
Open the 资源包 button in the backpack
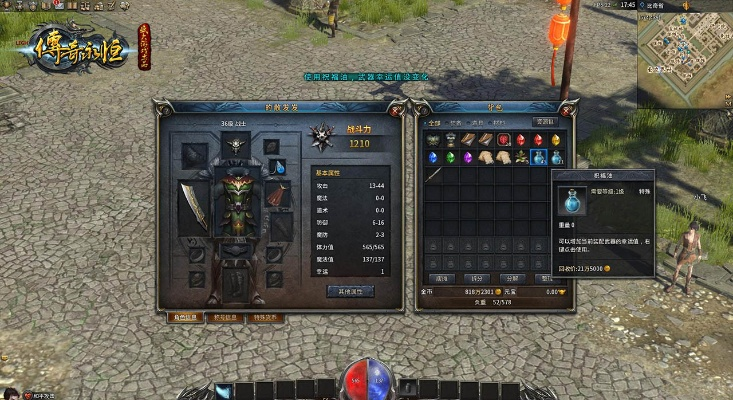click(545, 121)
